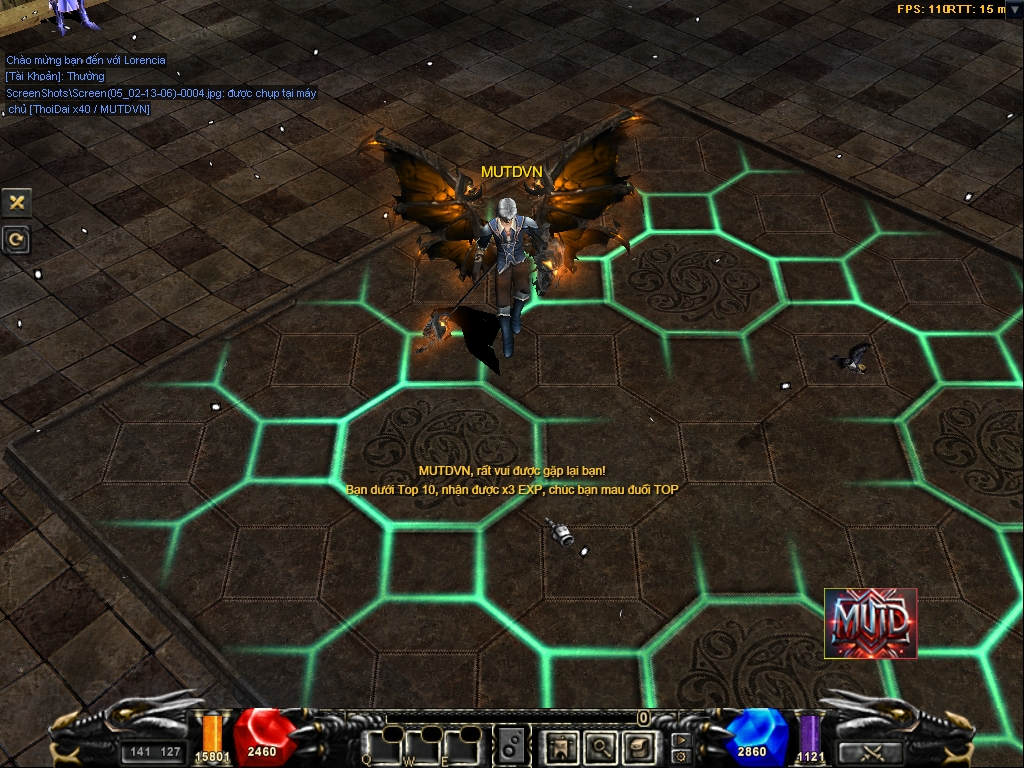Click the crossed-swords button on the left edge
This screenshot has width=1024, height=768.
coord(17,202)
